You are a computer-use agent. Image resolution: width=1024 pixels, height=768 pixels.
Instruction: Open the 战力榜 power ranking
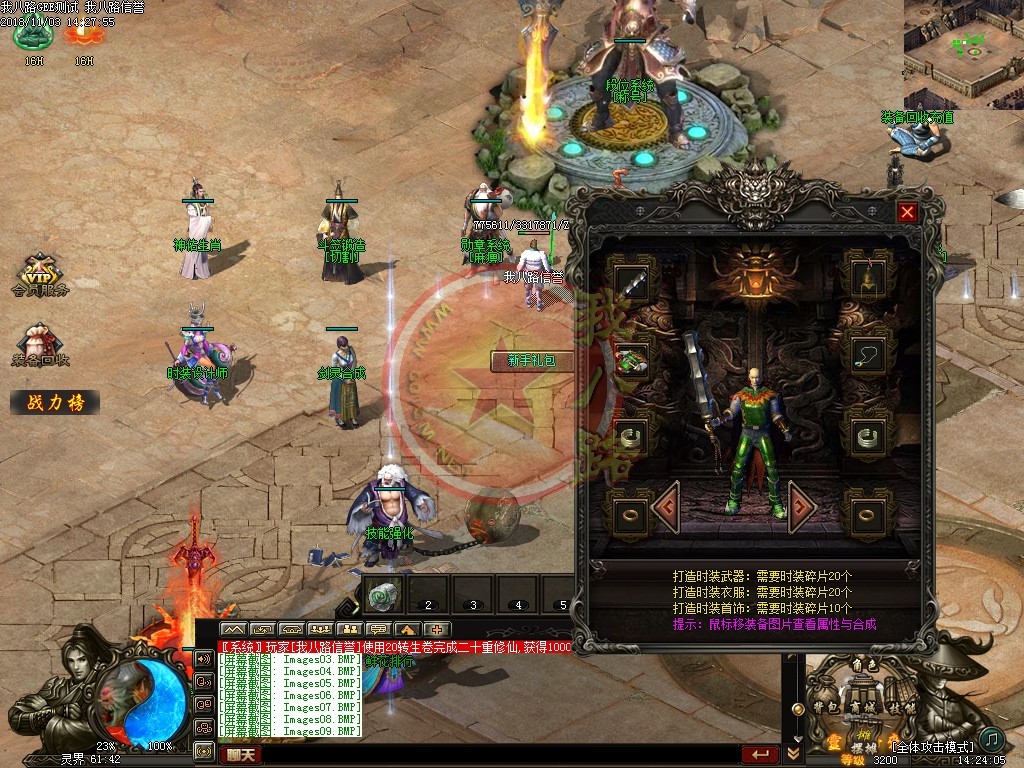point(55,403)
